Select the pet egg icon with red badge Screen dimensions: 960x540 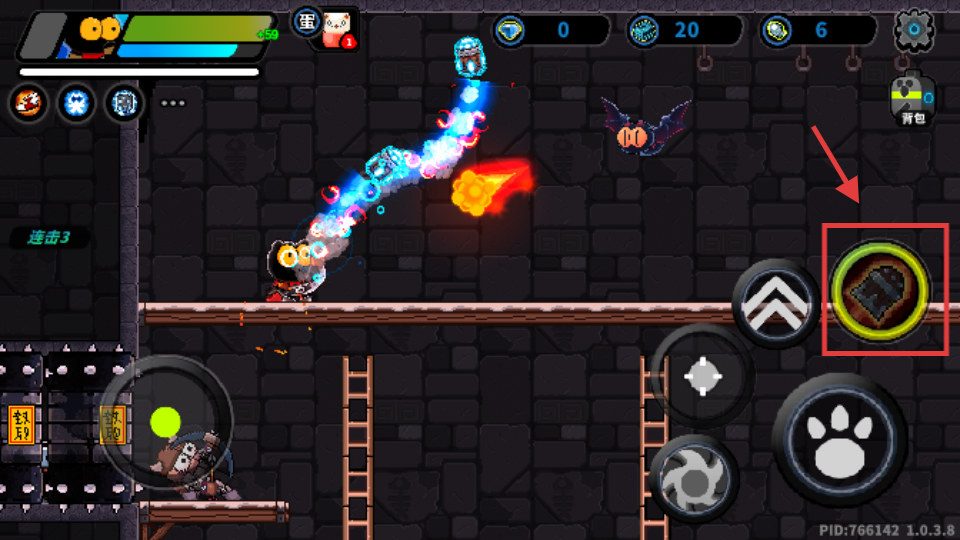336,30
